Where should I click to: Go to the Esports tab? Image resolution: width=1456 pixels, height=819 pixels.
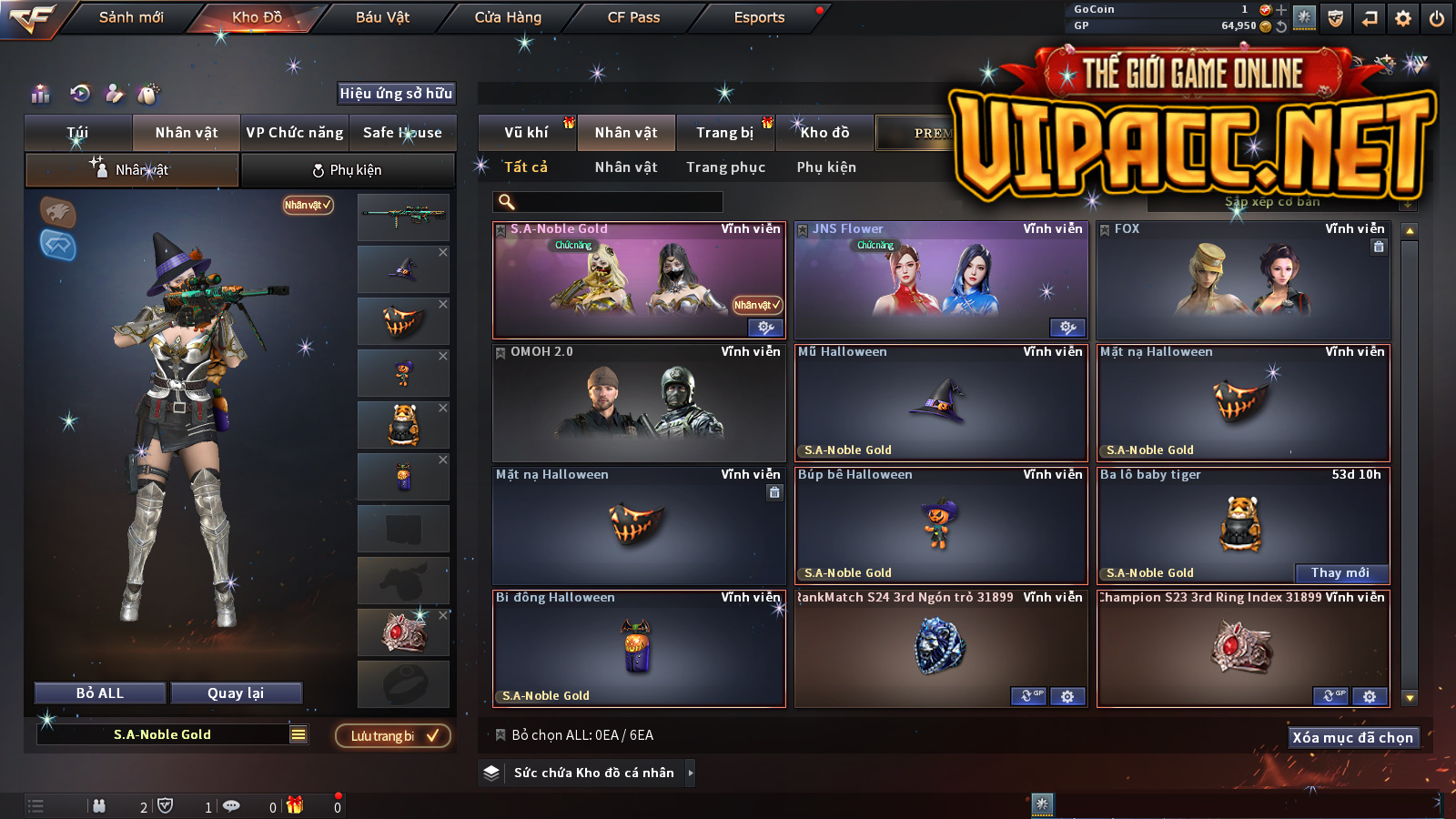click(x=759, y=17)
